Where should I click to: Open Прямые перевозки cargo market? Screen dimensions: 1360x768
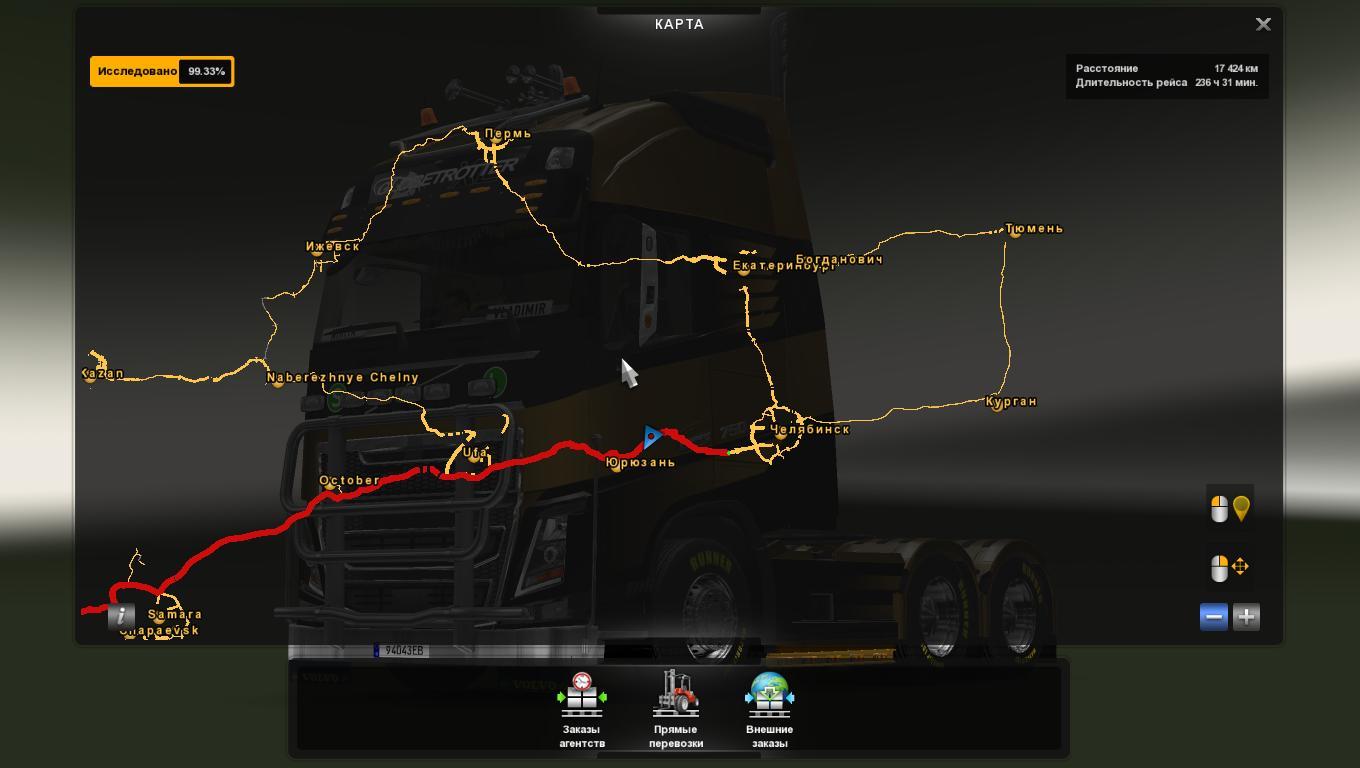point(676,710)
